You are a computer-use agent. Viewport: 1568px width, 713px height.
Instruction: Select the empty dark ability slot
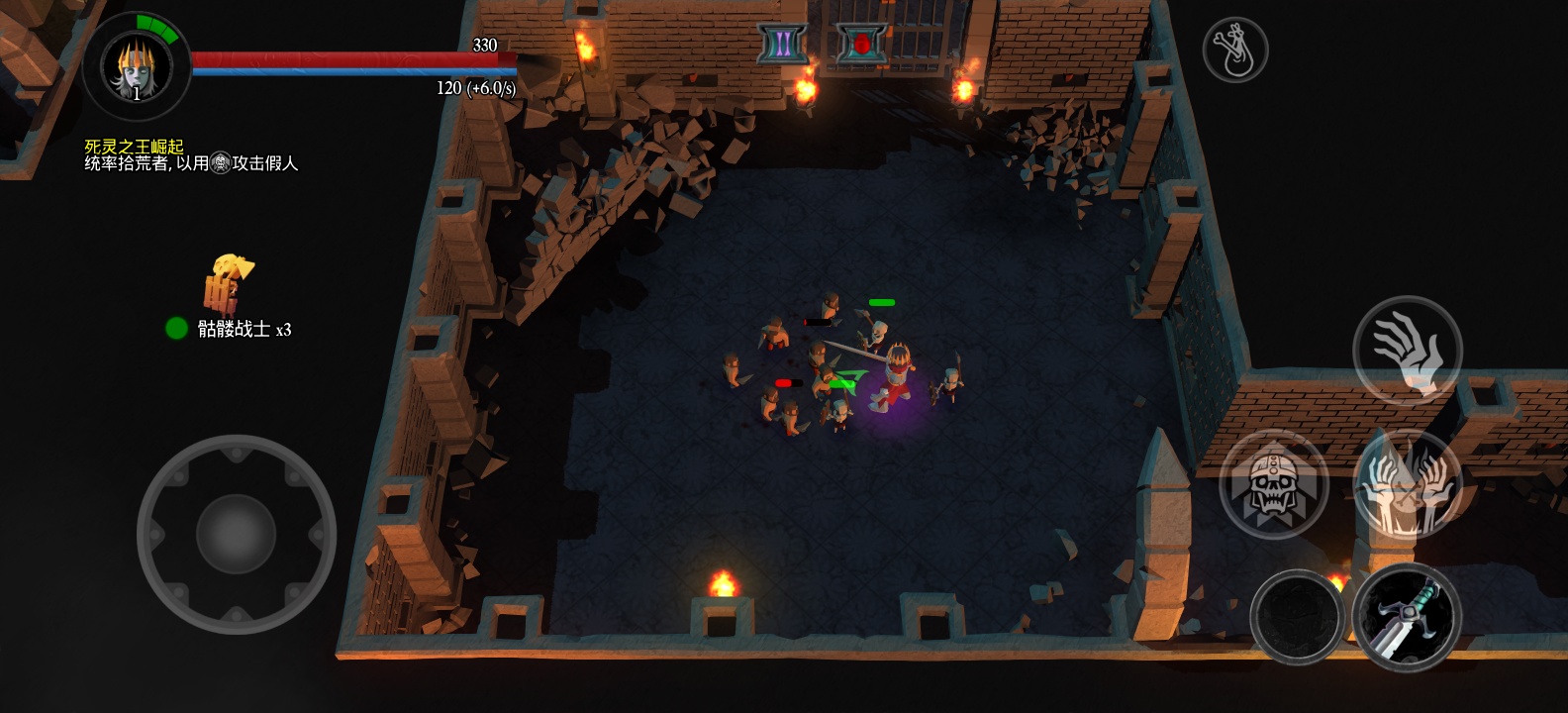coord(1297,616)
